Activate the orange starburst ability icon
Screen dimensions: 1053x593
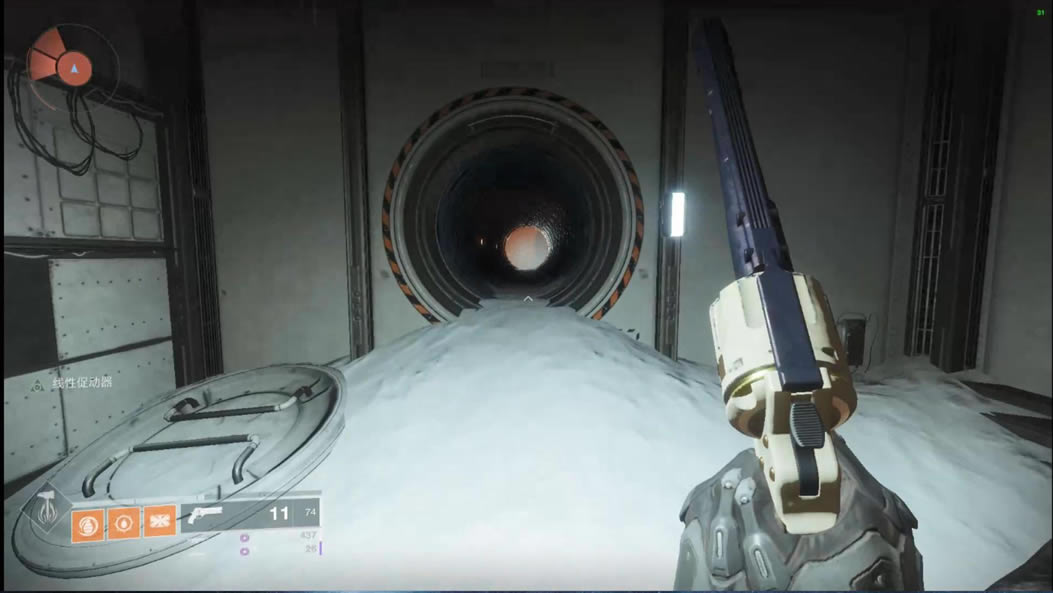tap(160, 522)
